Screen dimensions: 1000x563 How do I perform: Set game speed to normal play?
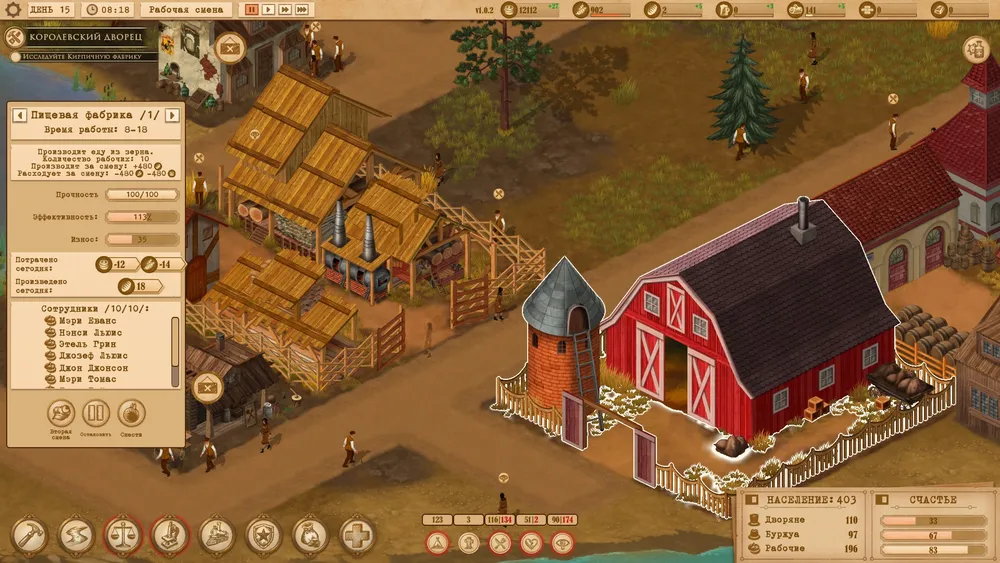pyautogui.click(x=268, y=9)
